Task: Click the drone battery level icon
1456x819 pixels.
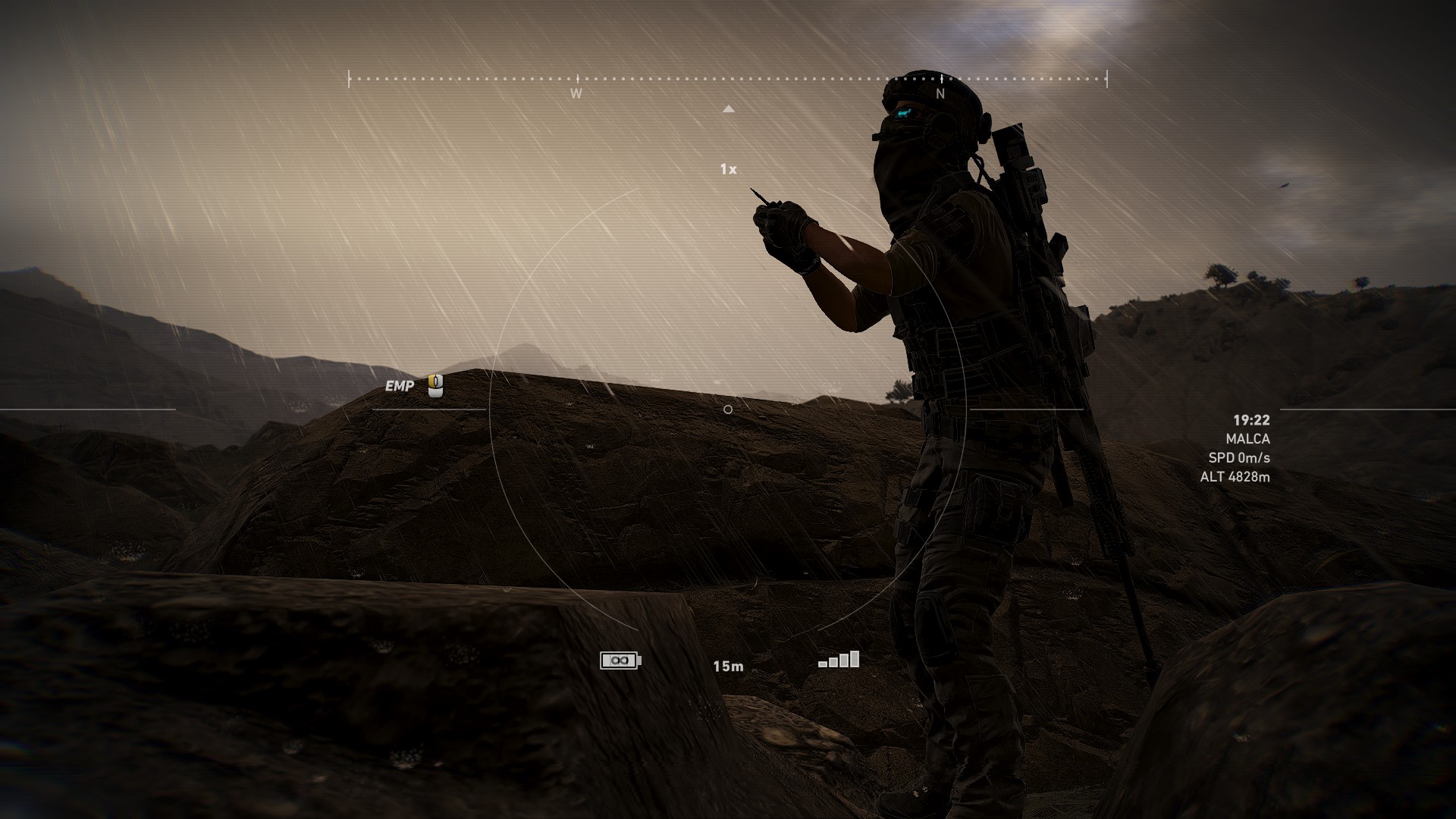Action: pyautogui.click(x=617, y=661)
